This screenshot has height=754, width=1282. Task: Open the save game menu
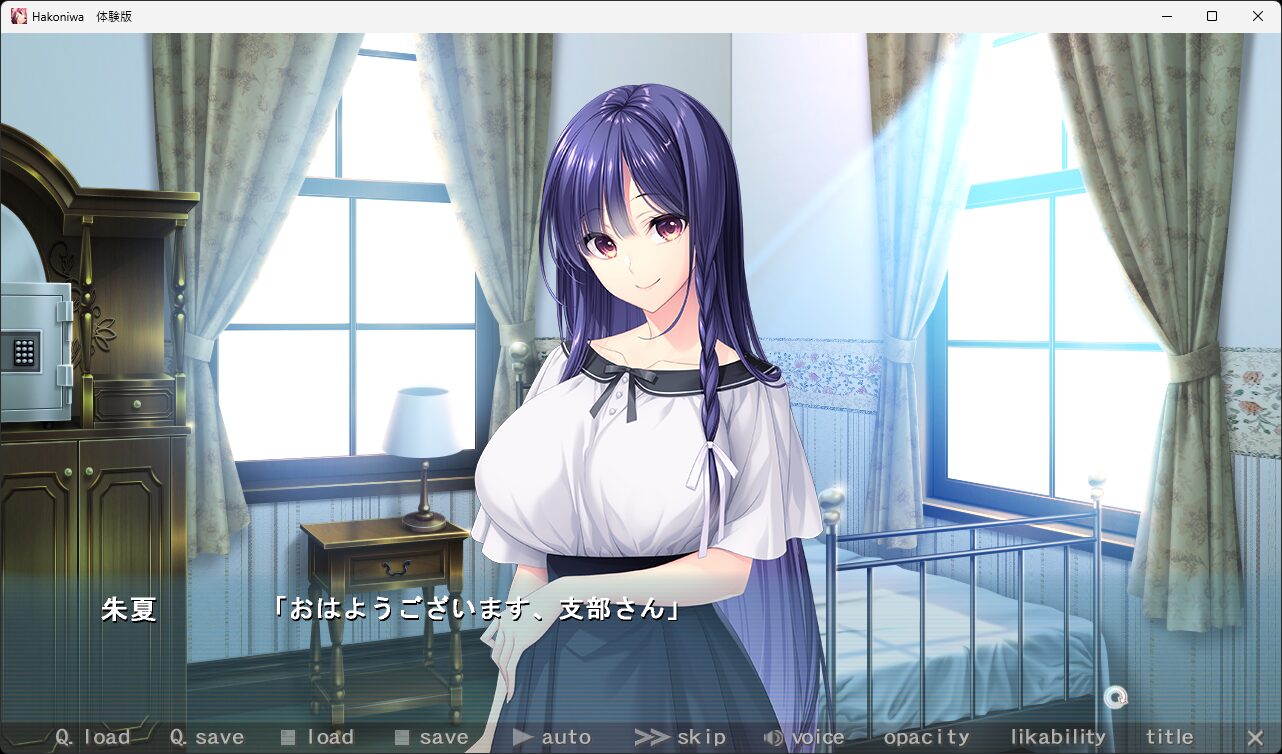point(431,737)
